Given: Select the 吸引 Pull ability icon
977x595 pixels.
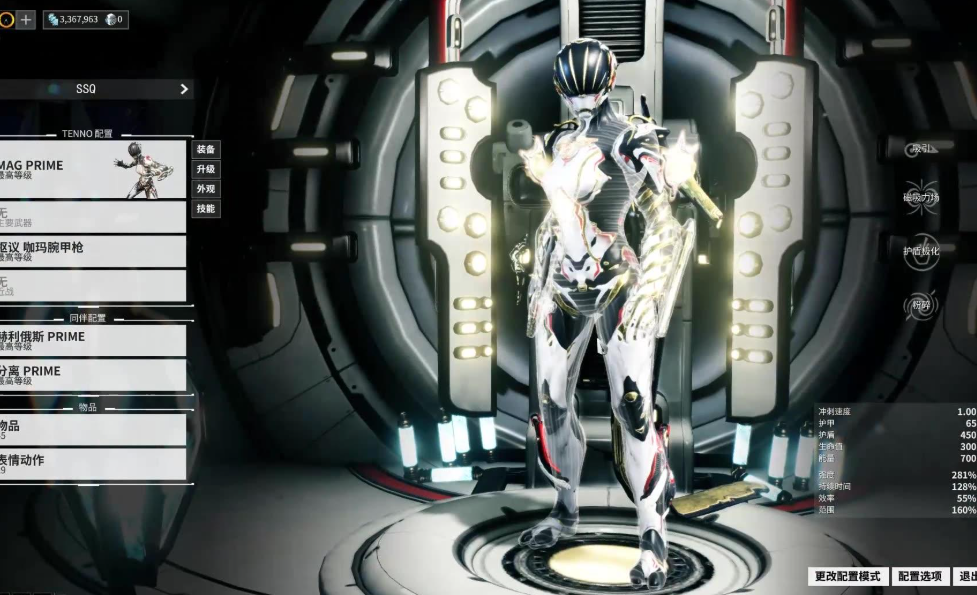Looking at the screenshot, I should pyautogui.click(x=920, y=150).
